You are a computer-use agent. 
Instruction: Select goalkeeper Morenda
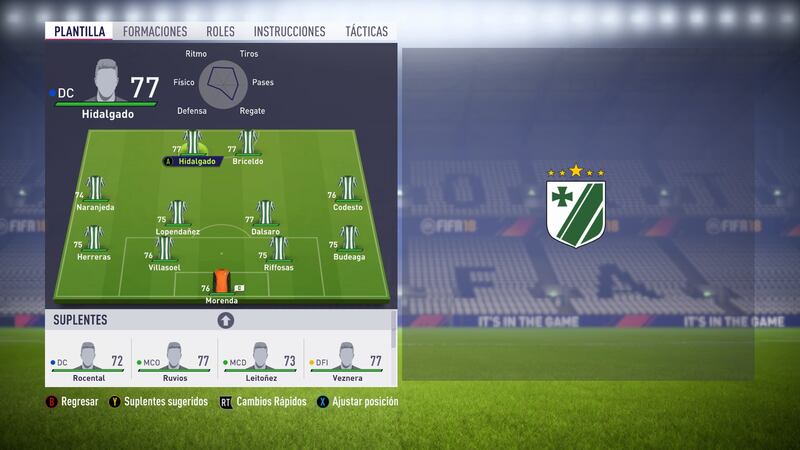pyautogui.click(x=221, y=284)
